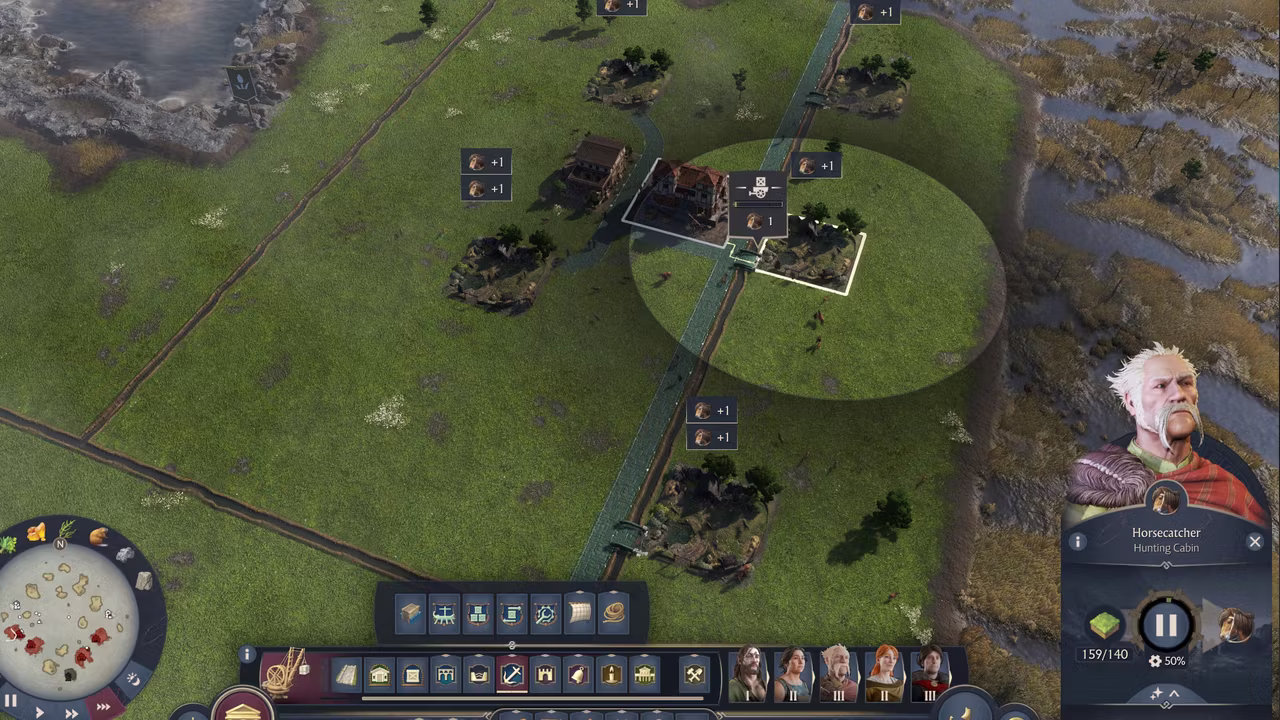This screenshot has height=720, width=1280.
Task: Select the crane construction mode icon
Action: coord(283,672)
